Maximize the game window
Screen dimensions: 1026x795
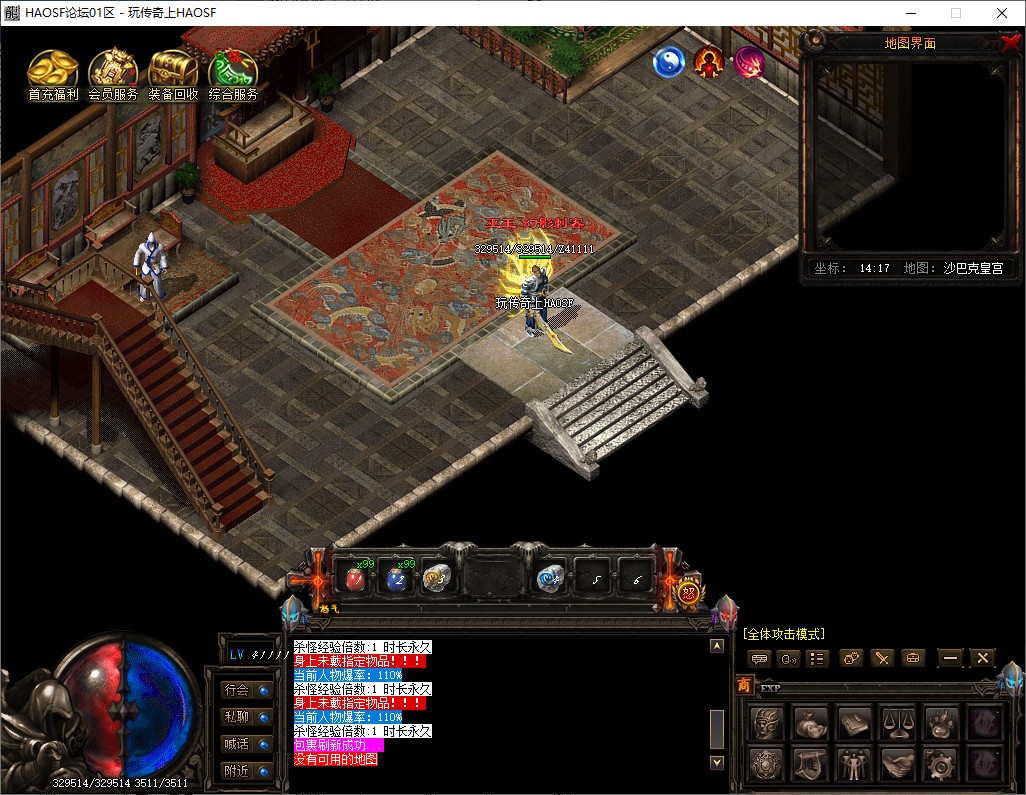955,13
